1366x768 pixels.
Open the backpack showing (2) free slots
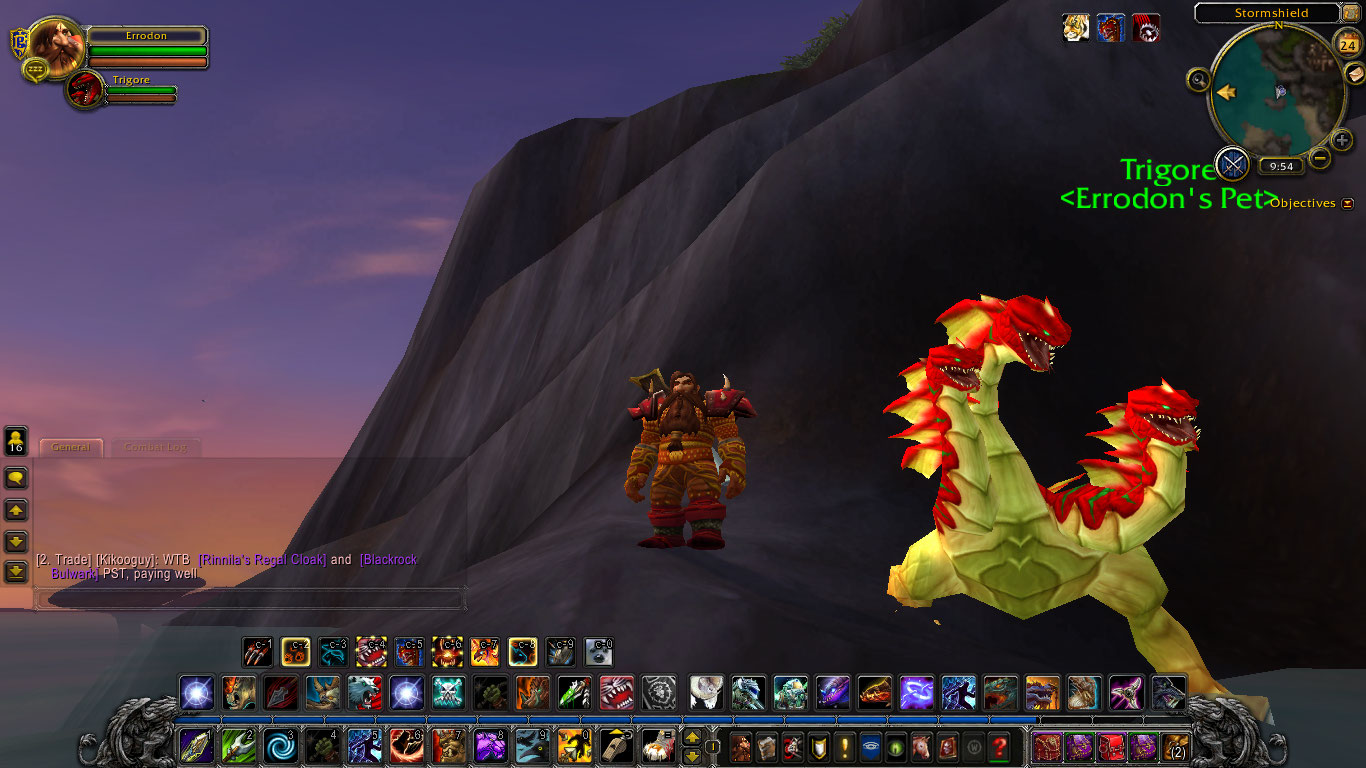tap(1174, 747)
